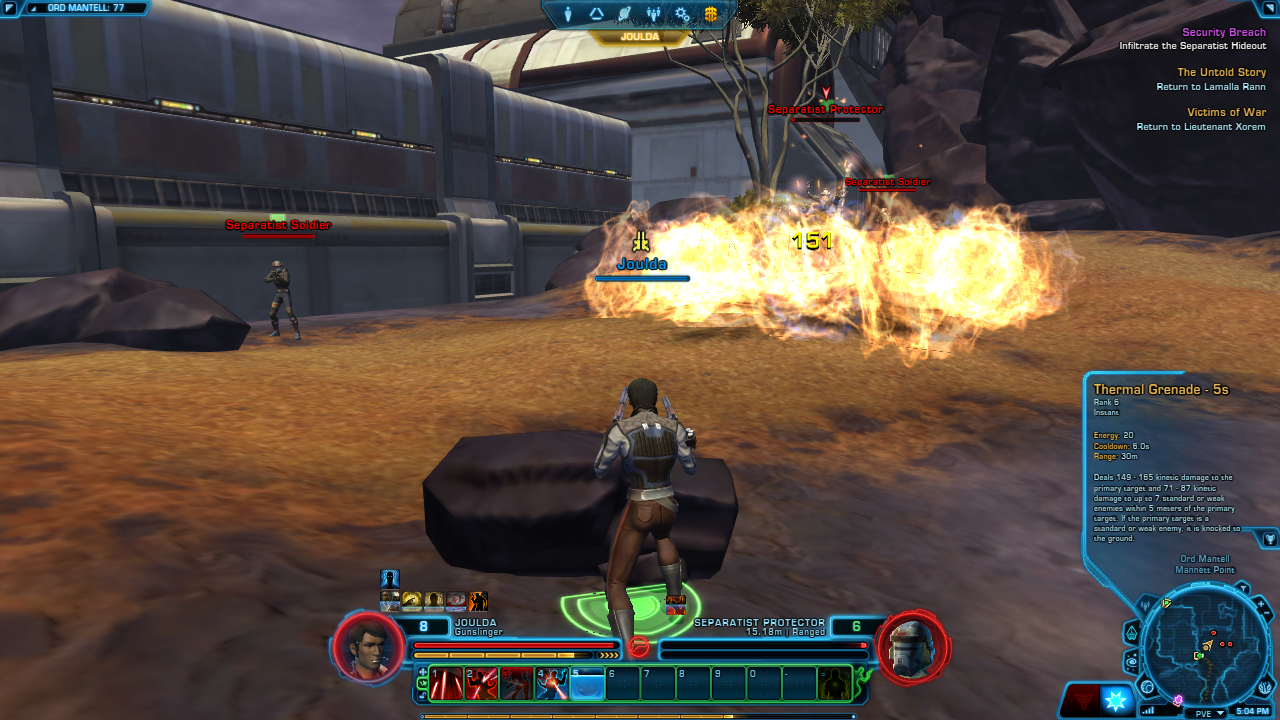Fire the blaster ability in slot 4
The width and height of the screenshot is (1280, 720).
552,683
